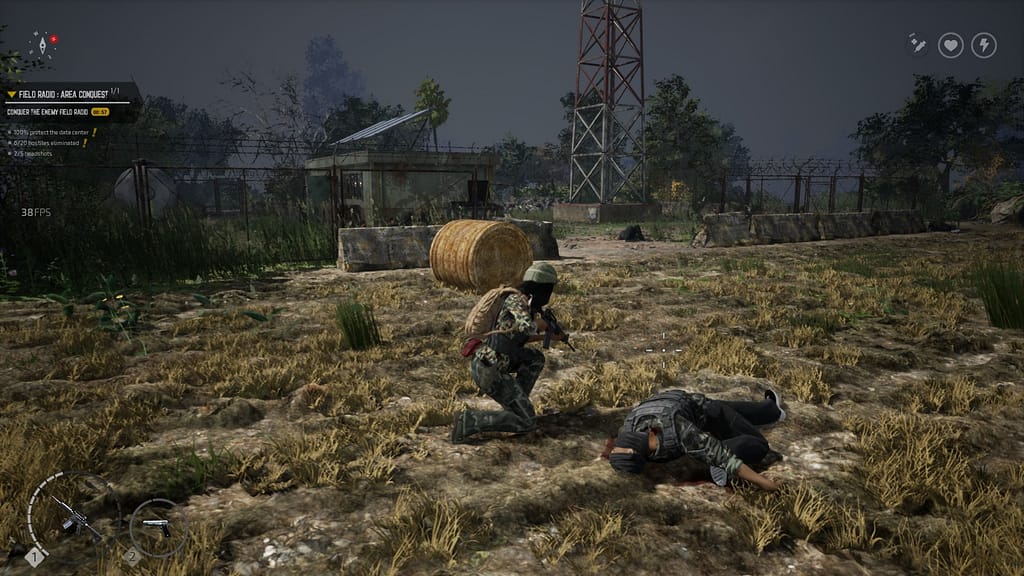Image resolution: width=1024 pixels, height=576 pixels.
Task: Use the syringe medkit icon
Action: 917,44
